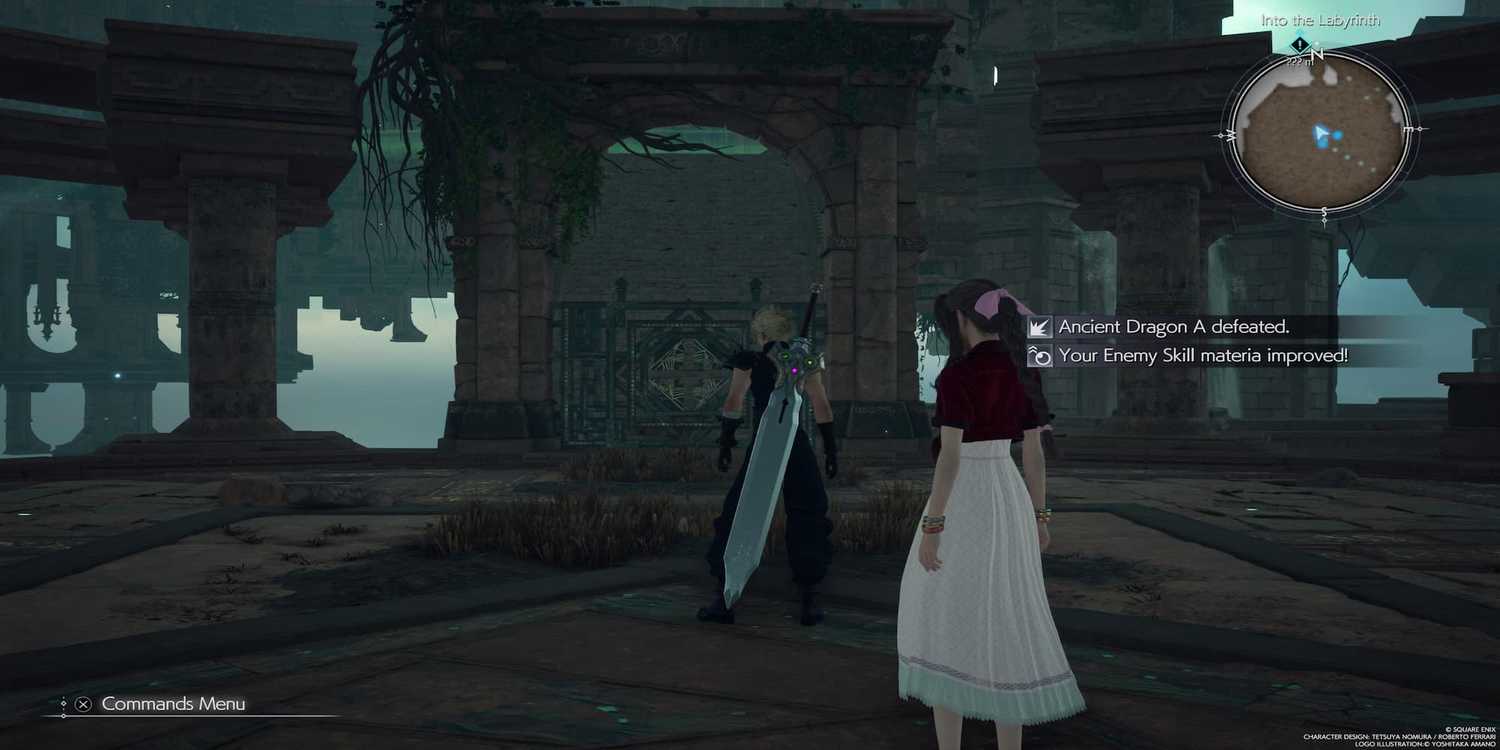
Task: Click the distance readout under the objective marker
Action: coord(1295,62)
